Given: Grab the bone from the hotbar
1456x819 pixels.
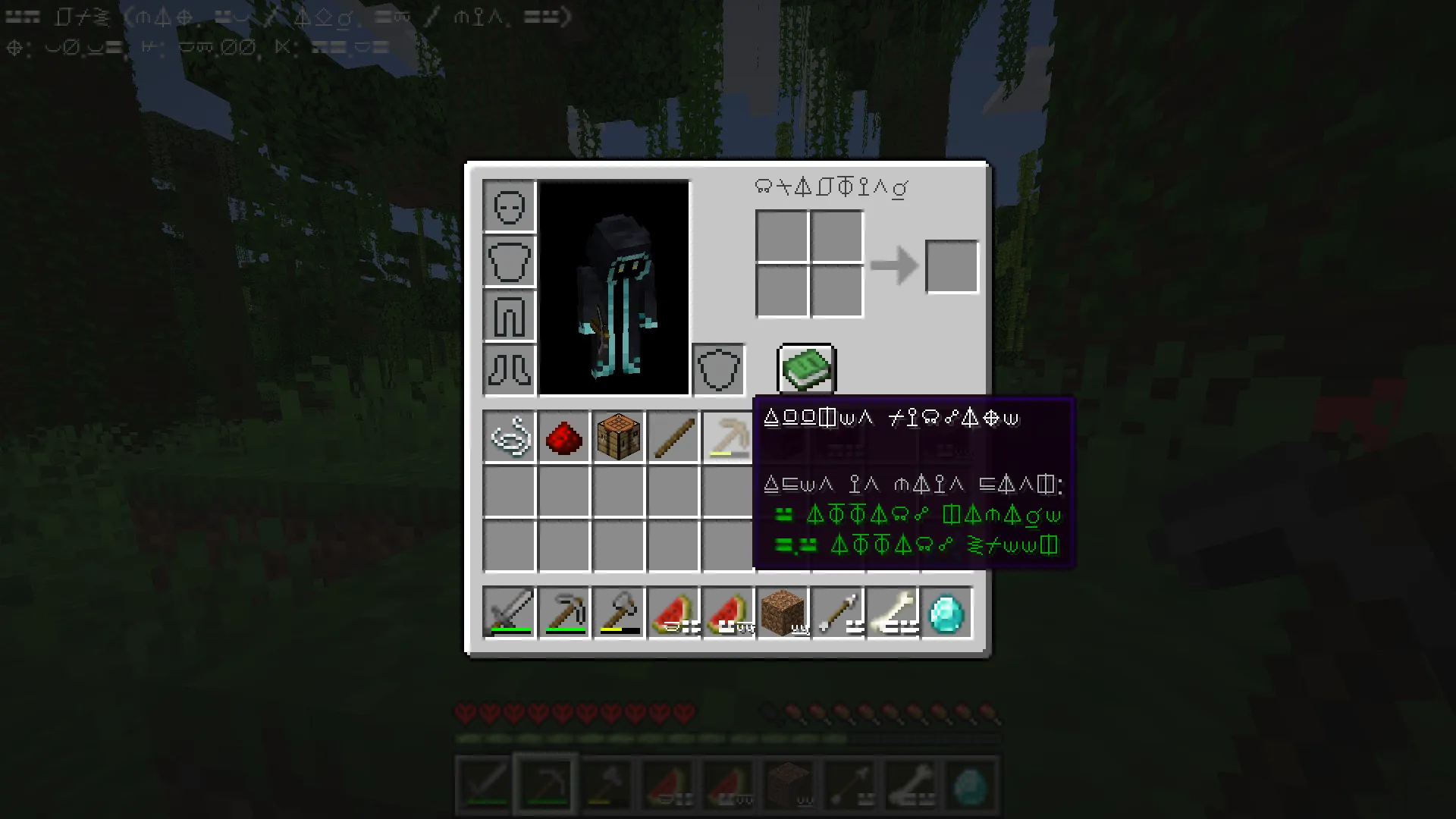Looking at the screenshot, I should (892, 611).
